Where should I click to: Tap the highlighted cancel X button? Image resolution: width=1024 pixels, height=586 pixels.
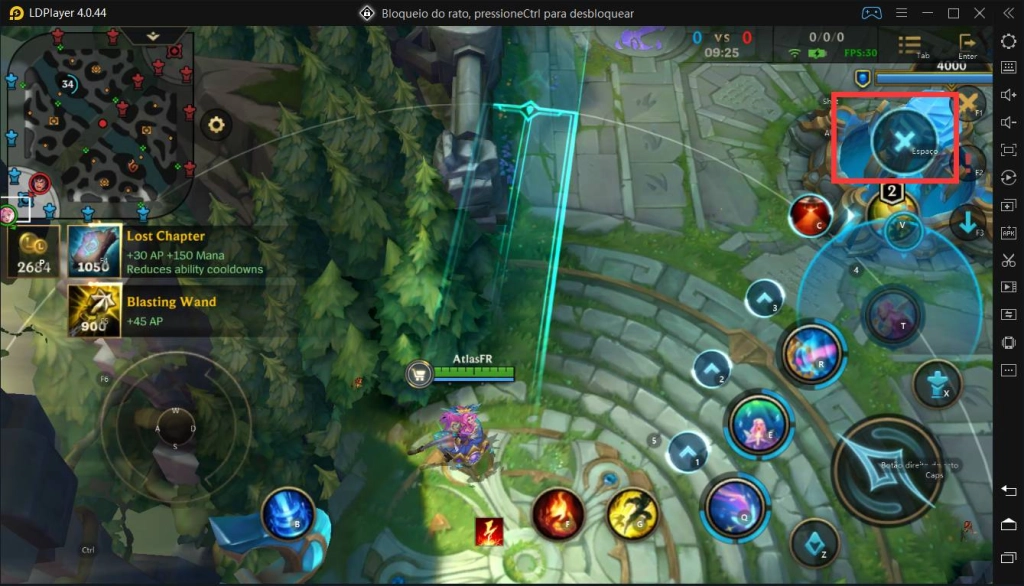(904, 140)
